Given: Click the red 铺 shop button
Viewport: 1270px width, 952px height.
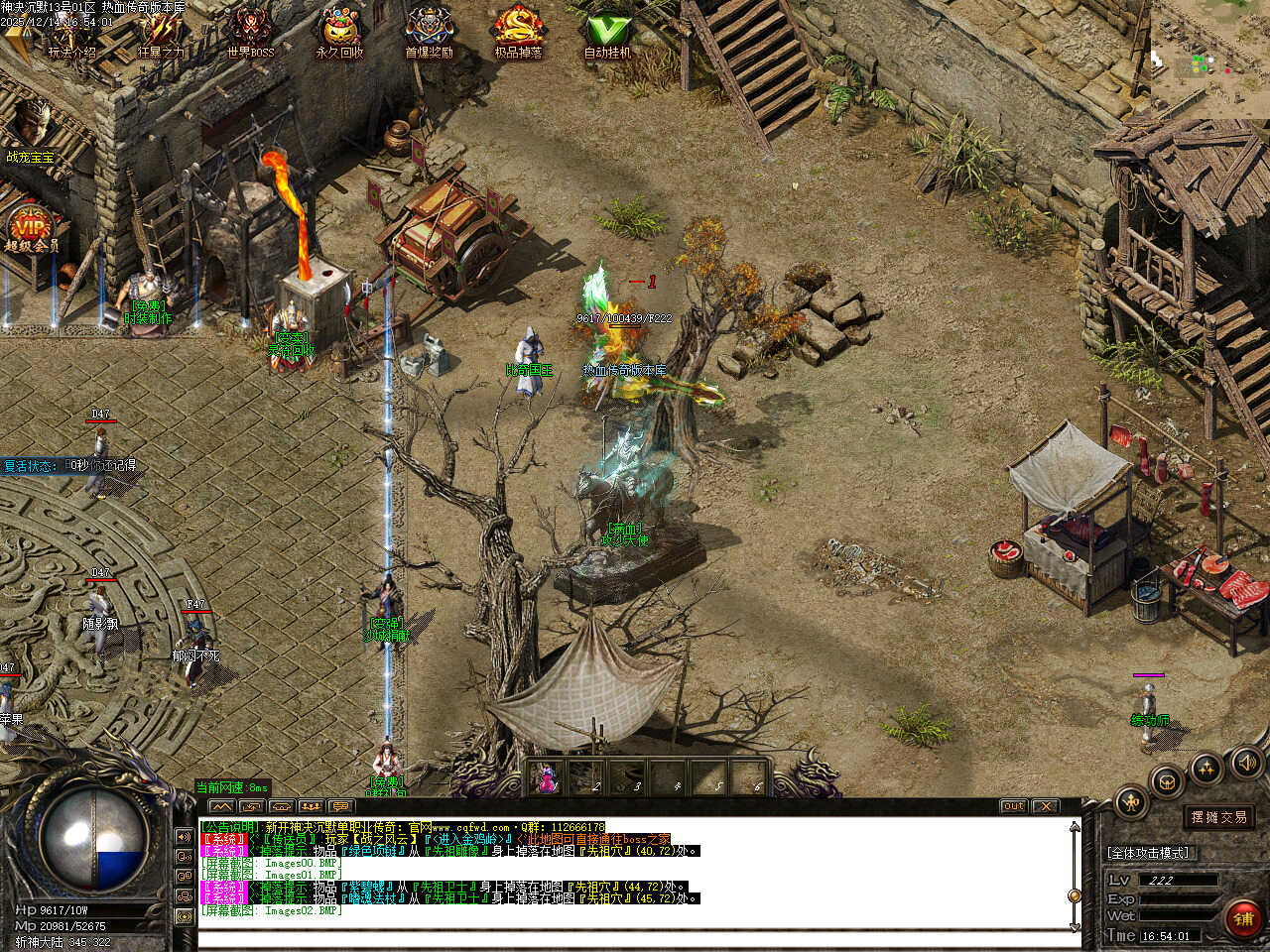Looking at the screenshot, I should pyautogui.click(x=1243, y=918).
